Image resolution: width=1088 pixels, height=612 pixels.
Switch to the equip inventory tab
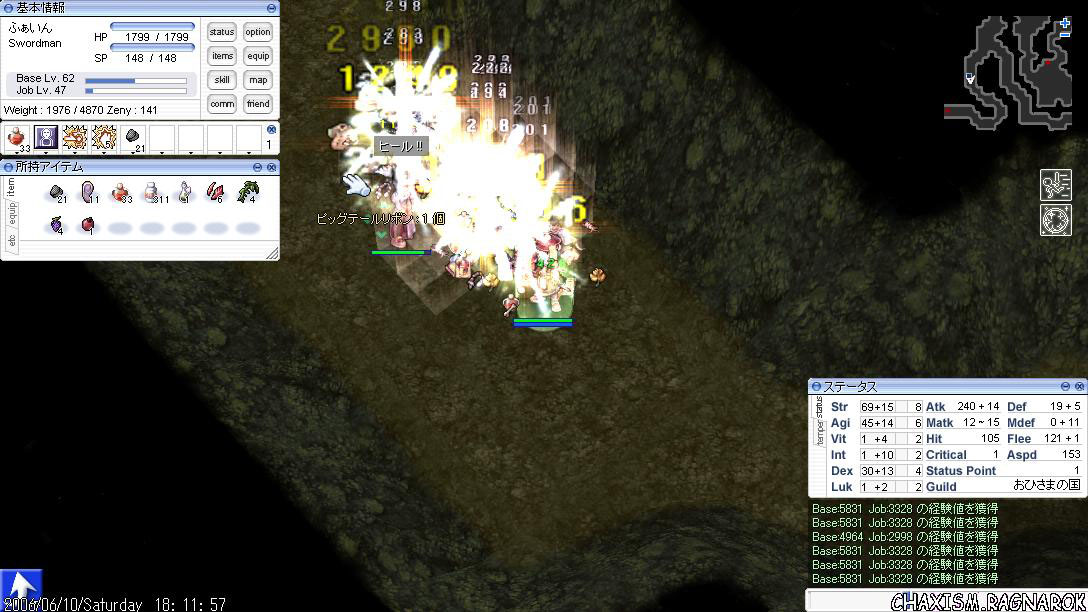click(11, 213)
